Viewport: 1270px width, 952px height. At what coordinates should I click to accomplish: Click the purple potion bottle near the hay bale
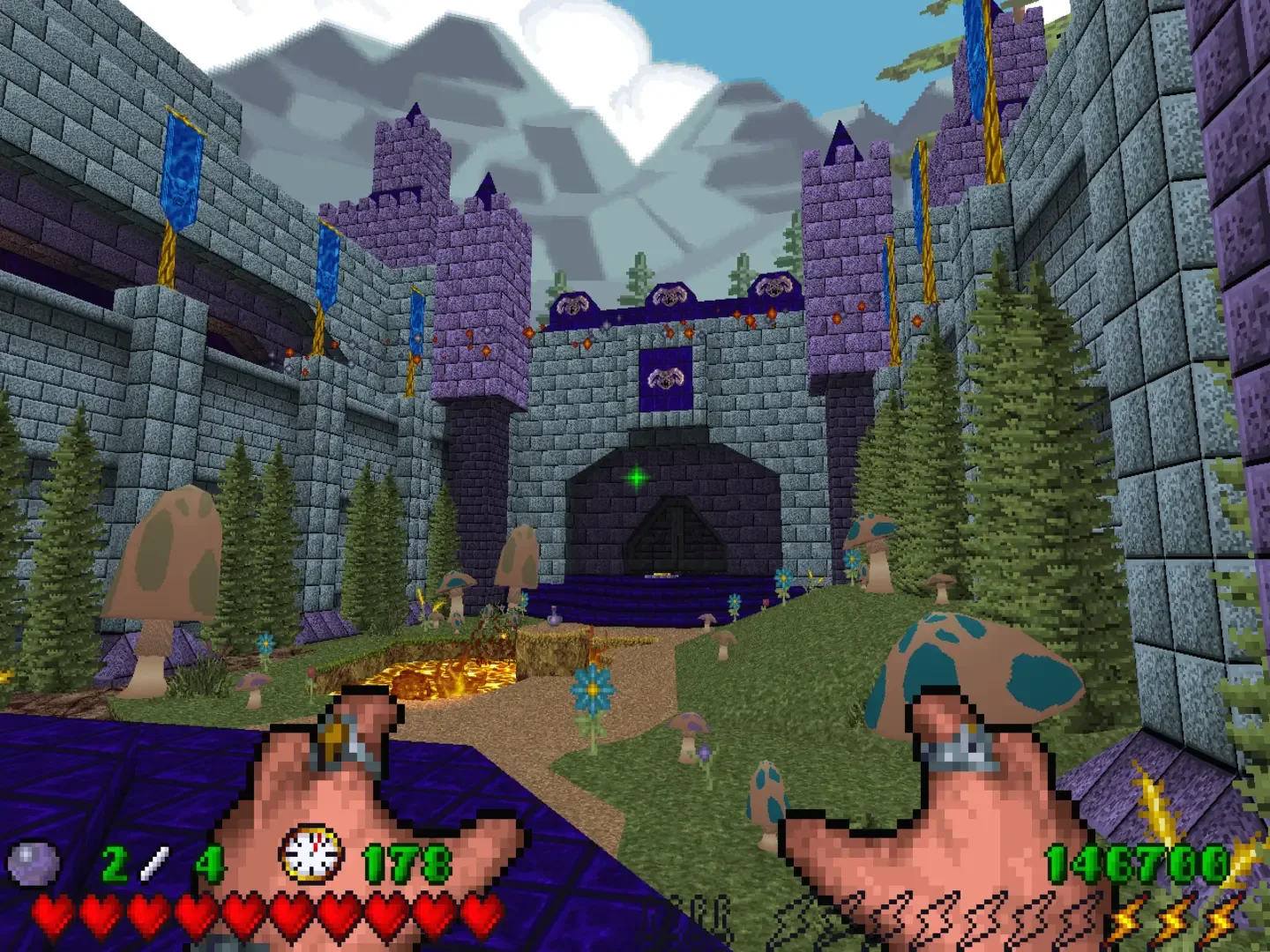click(554, 617)
